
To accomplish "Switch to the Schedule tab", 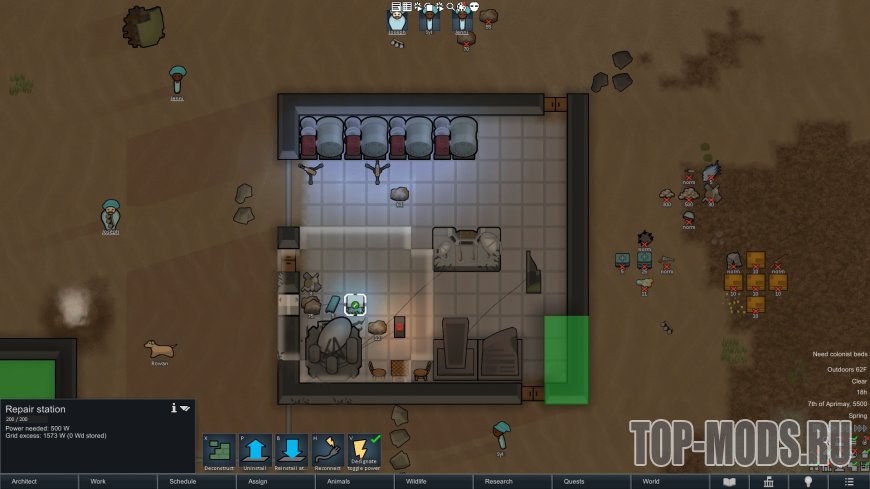I will pos(197,481).
